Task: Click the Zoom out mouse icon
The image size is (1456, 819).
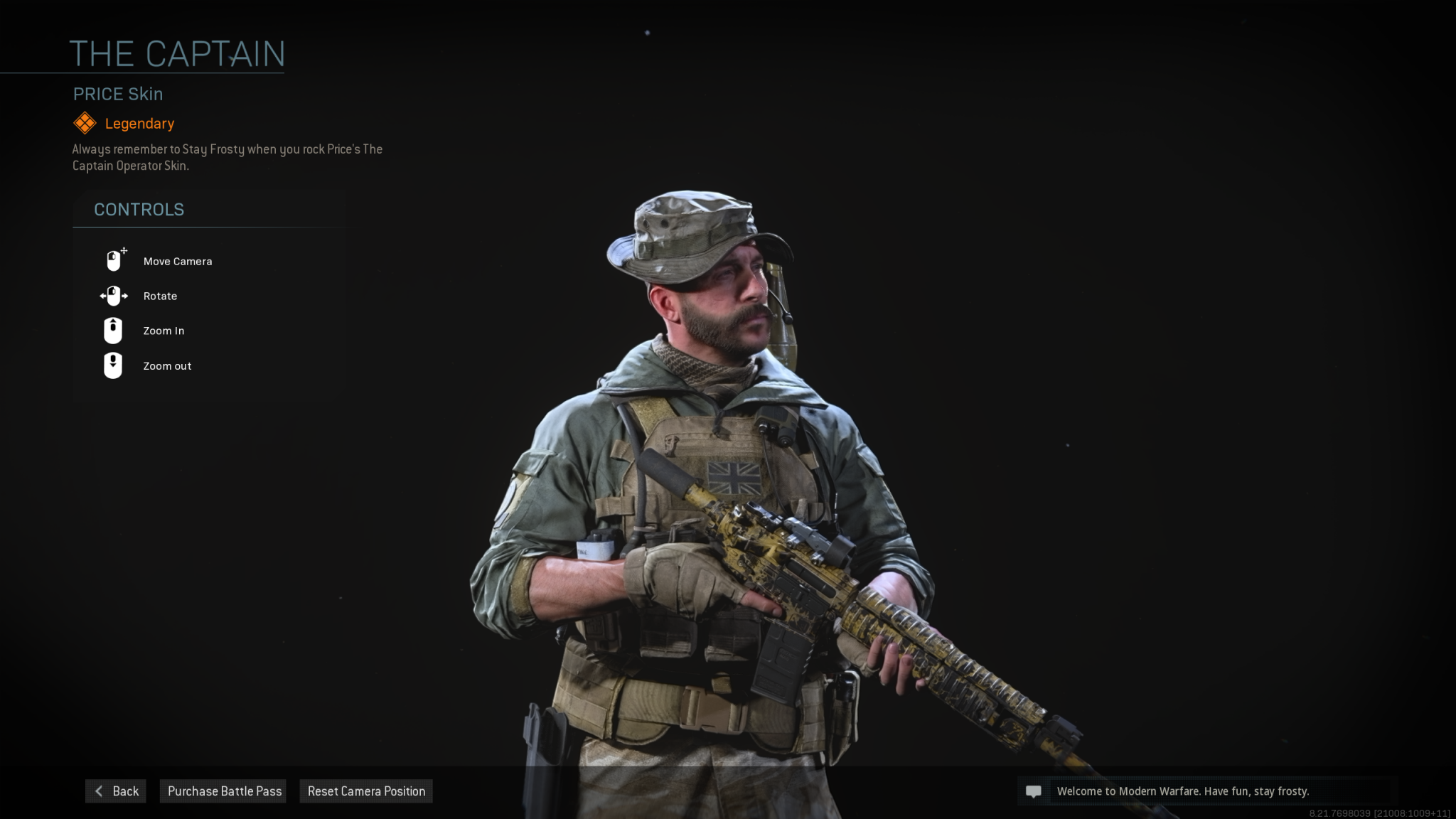Action: (x=114, y=365)
